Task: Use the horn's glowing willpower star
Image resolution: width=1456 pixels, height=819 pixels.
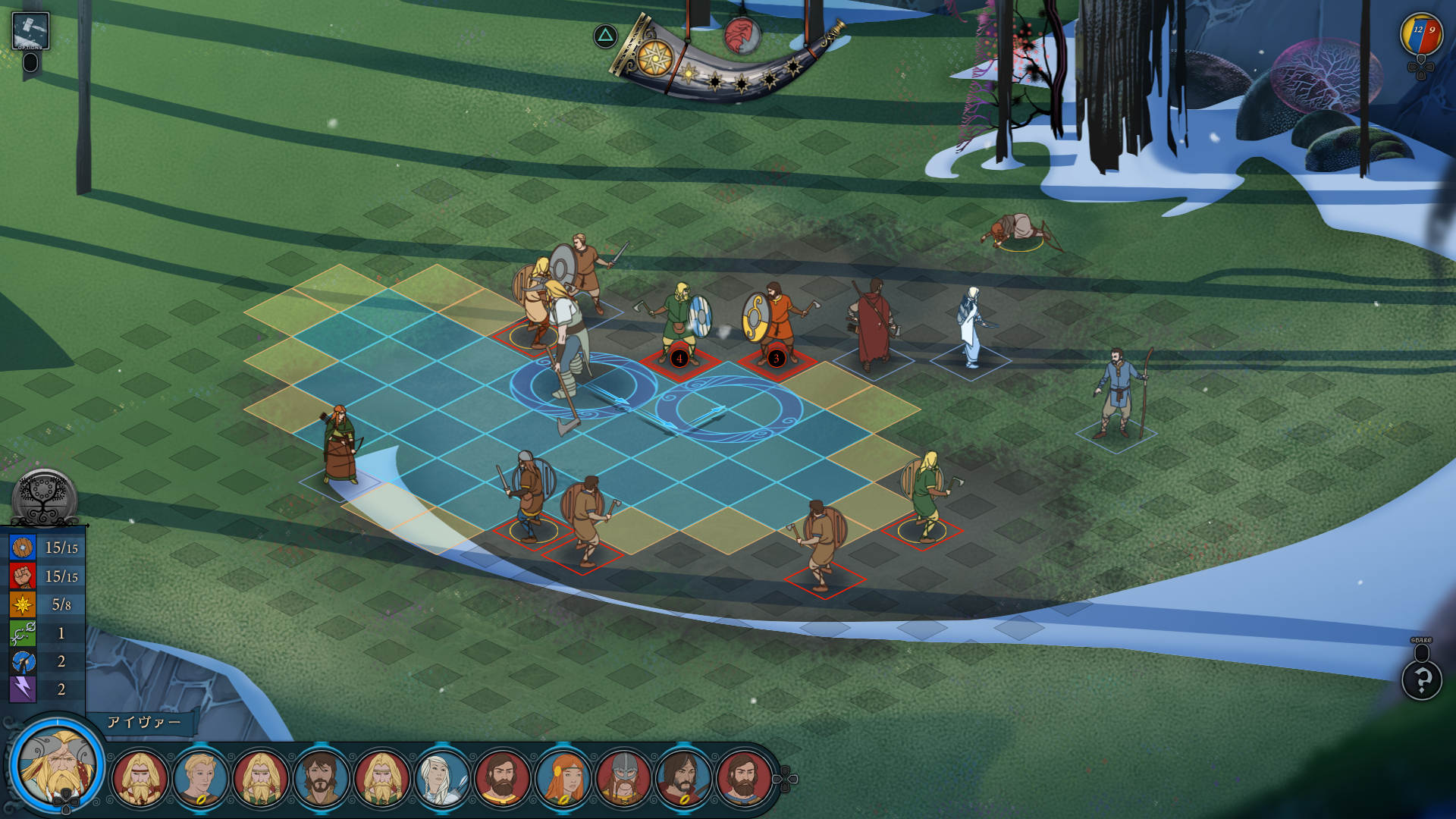Action: (x=655, y=58)
